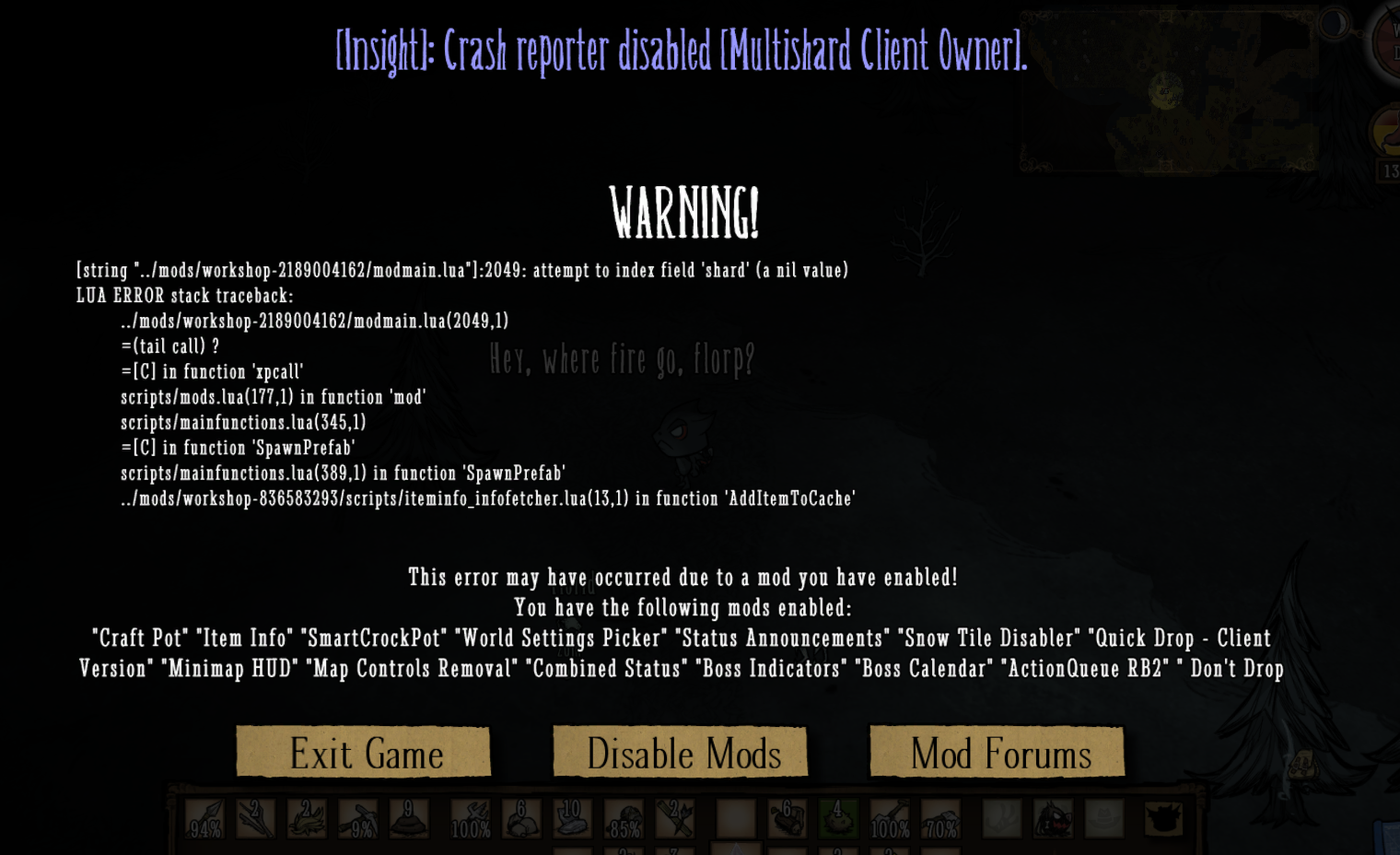Select the ham bat at 9% durability
1400x855 pixels.
pyautogui.click(x=359, y=820)
